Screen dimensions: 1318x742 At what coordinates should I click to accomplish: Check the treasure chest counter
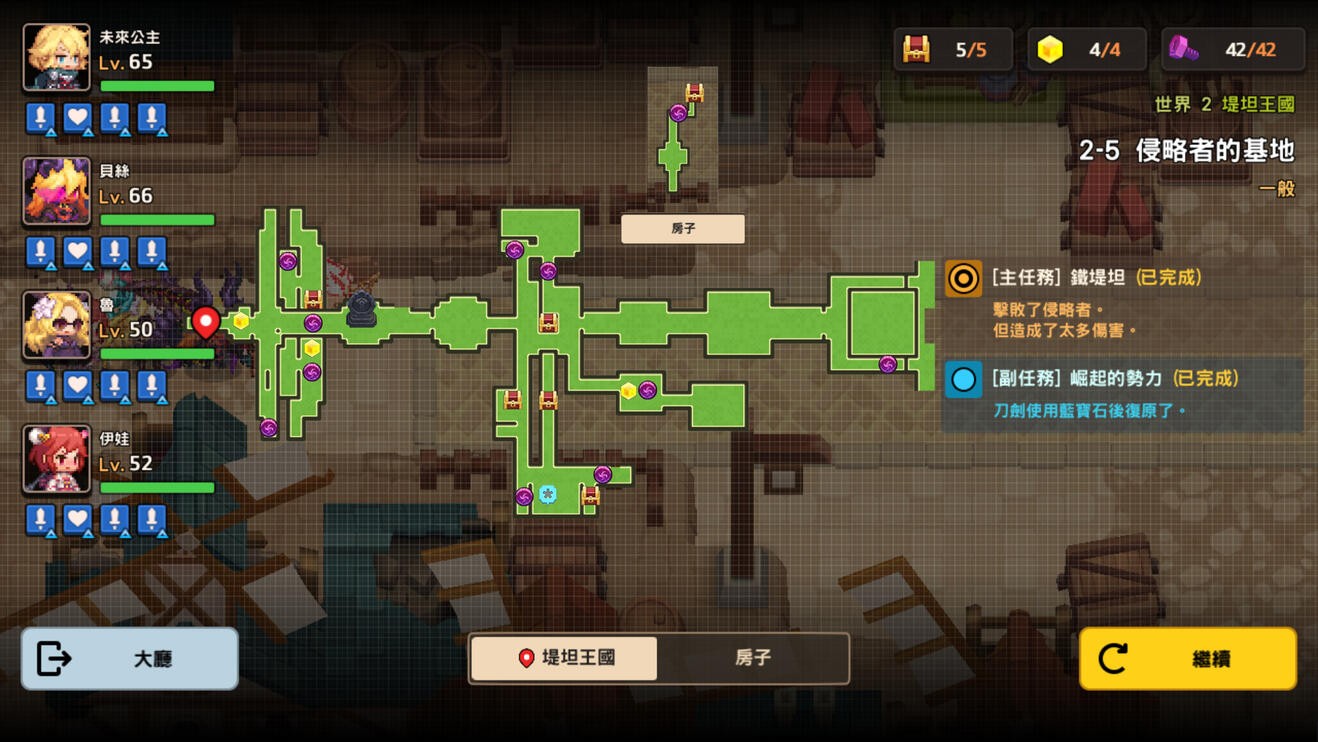click(953, 49)
